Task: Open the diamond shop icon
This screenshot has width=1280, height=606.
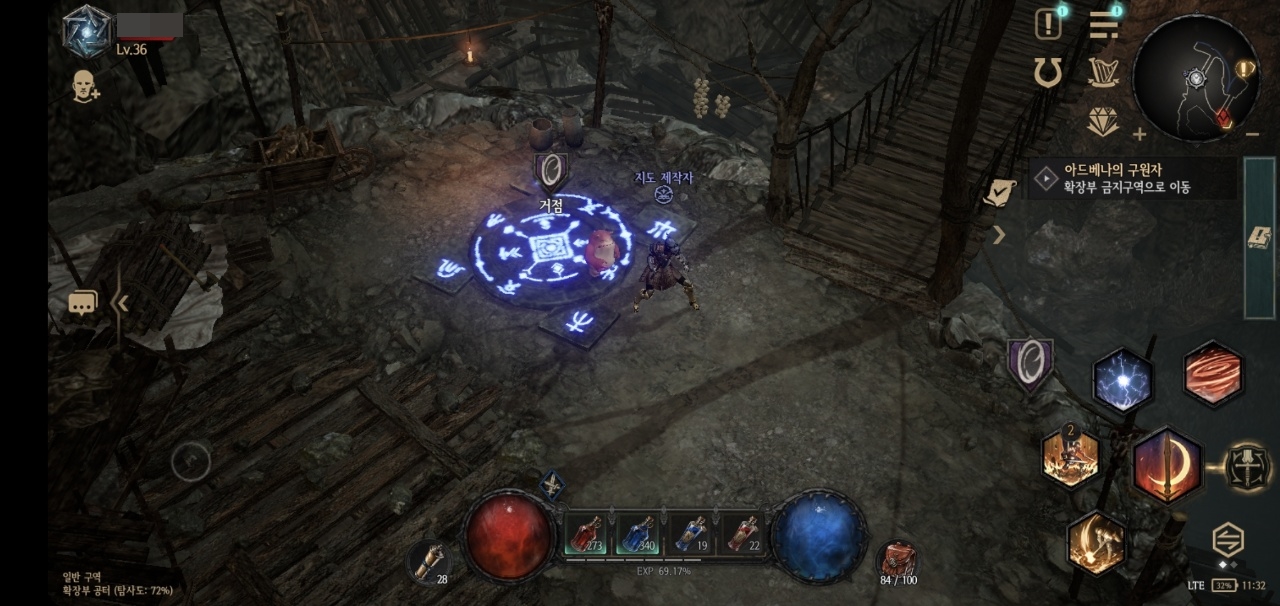Action: [x=1102, y=122]
